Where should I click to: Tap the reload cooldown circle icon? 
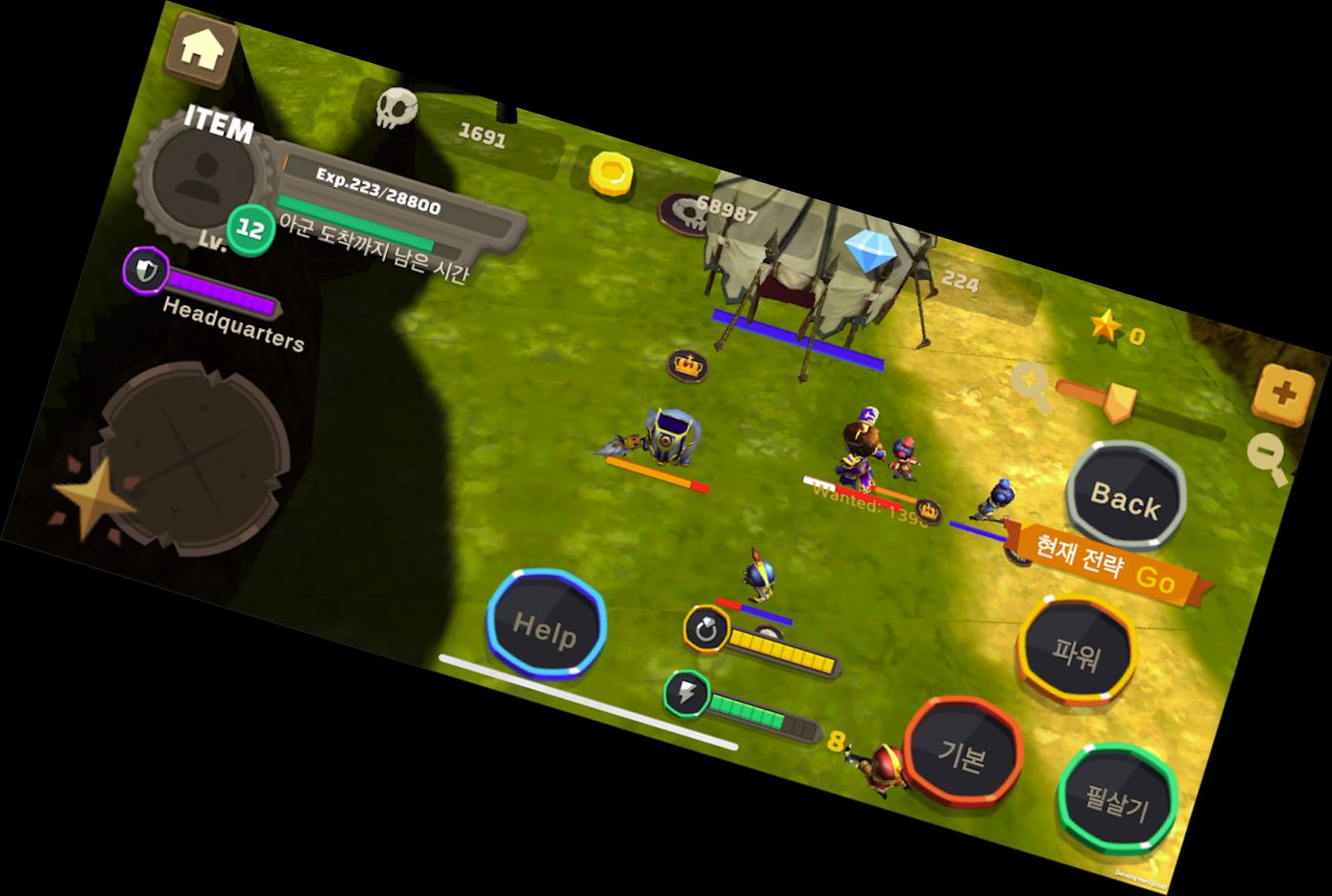[707, 628]
